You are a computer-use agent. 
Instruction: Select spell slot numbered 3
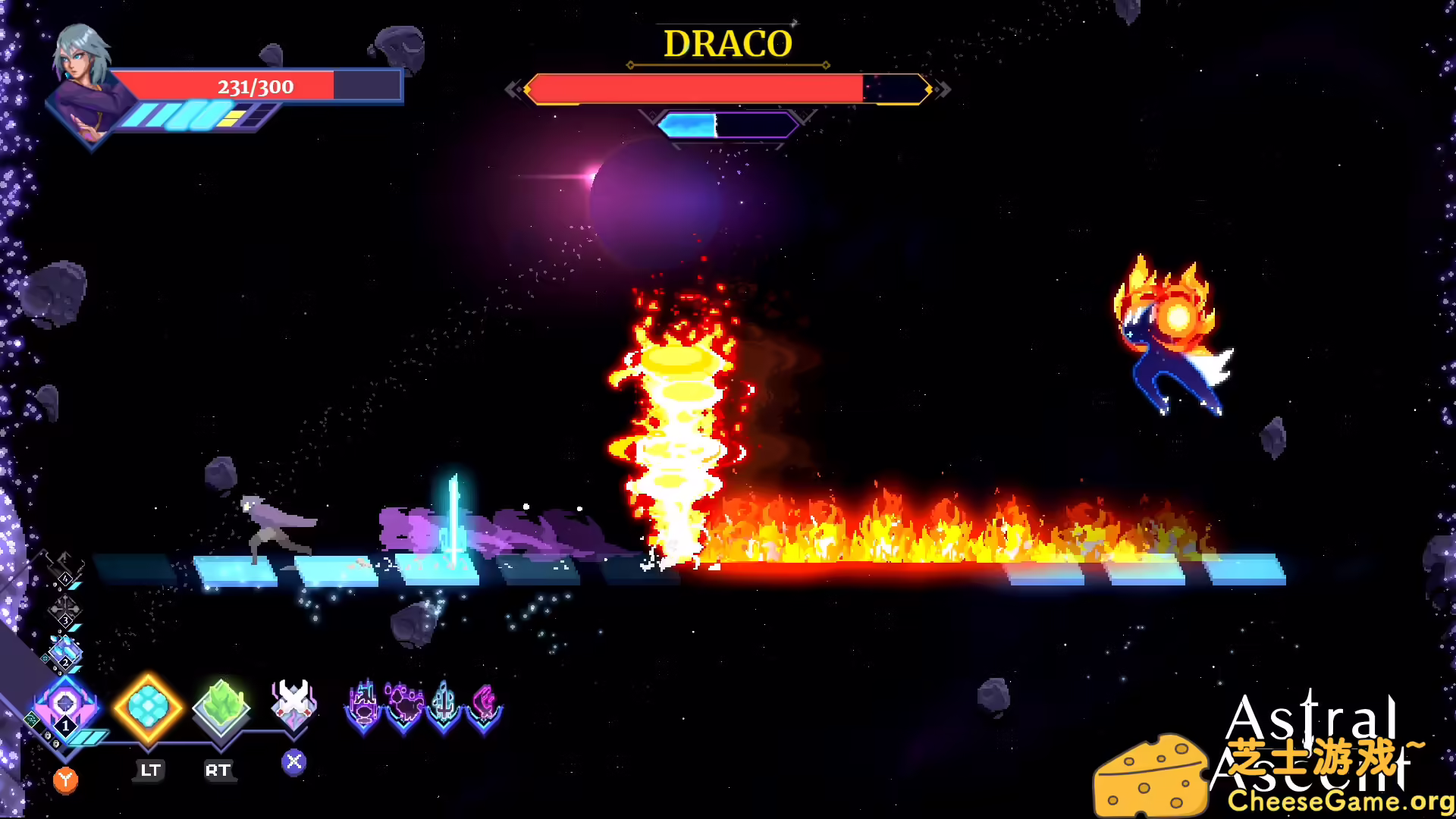pyautogui.click(x=66, y=621)
